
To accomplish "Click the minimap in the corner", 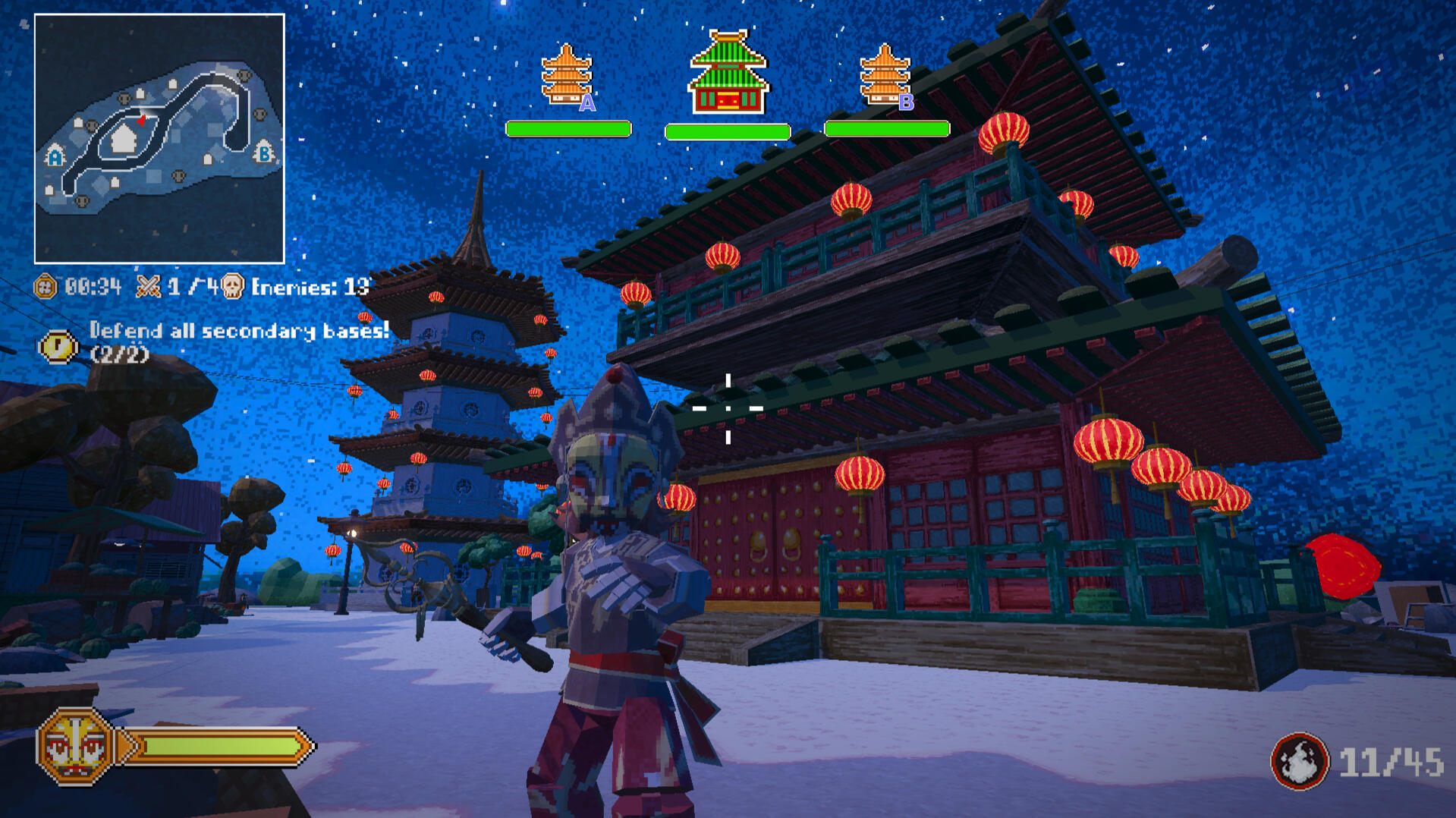I will click(x=159, y=138).
